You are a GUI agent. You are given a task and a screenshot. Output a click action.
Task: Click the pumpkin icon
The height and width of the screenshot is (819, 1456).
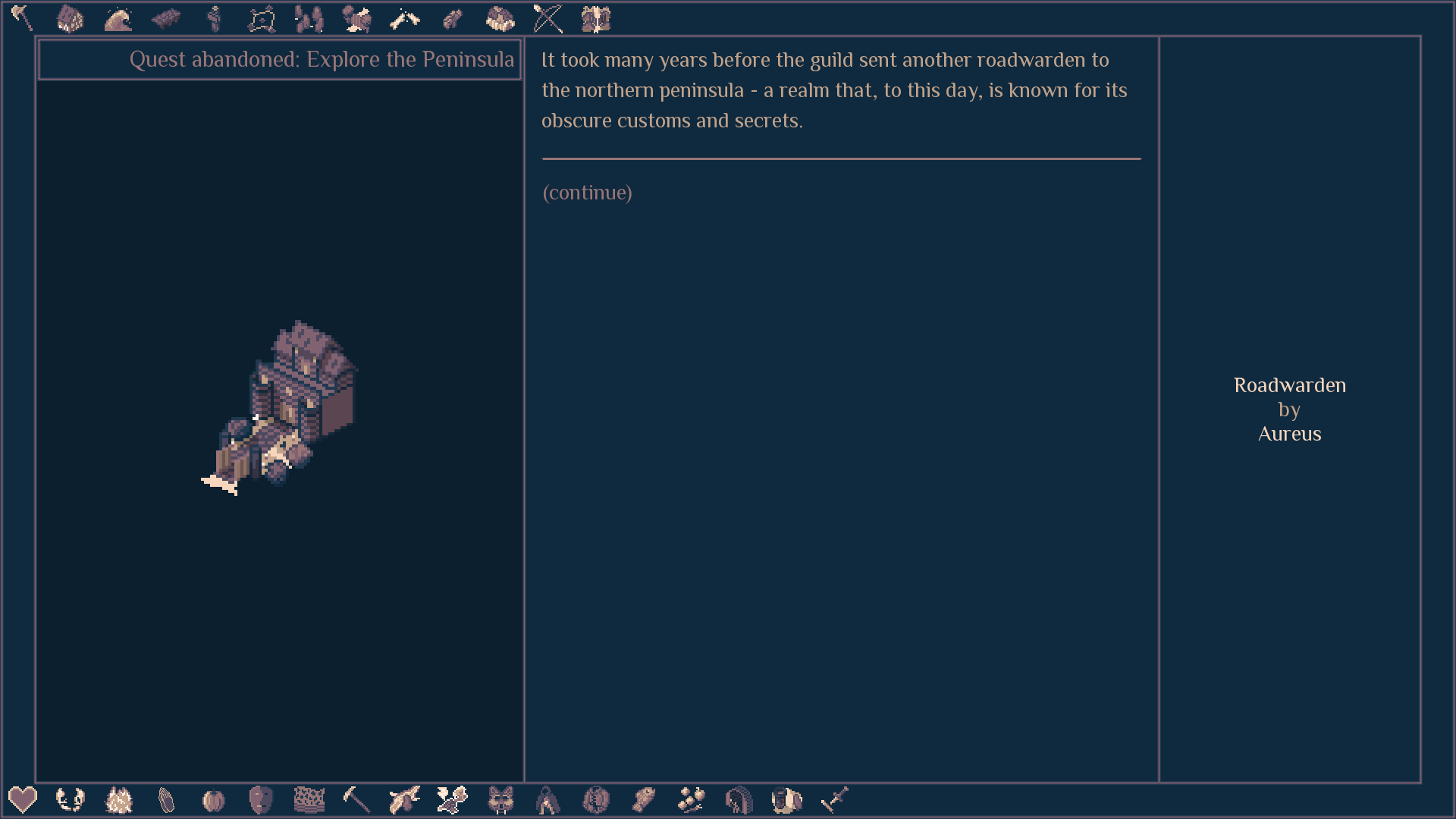click(213, 800)
